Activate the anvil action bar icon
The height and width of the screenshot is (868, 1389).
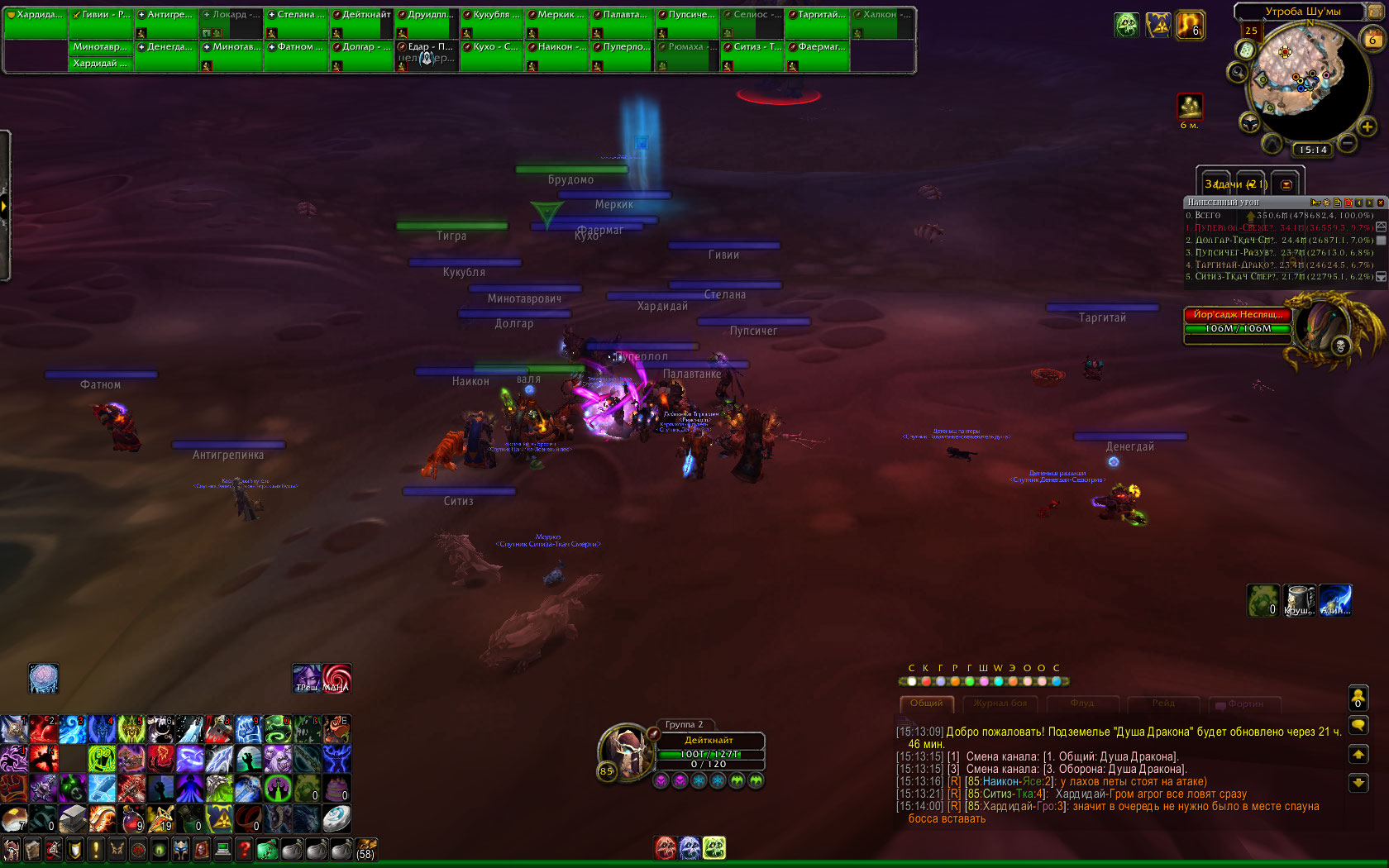click(73, 818)
